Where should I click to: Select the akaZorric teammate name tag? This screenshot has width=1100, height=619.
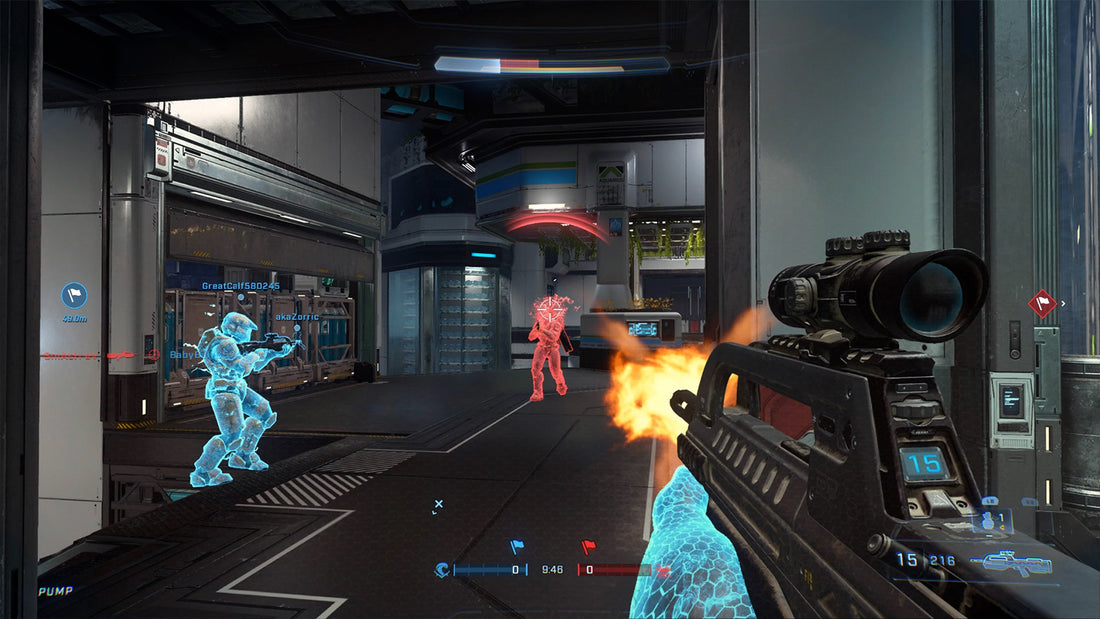[x=297, y=317]
